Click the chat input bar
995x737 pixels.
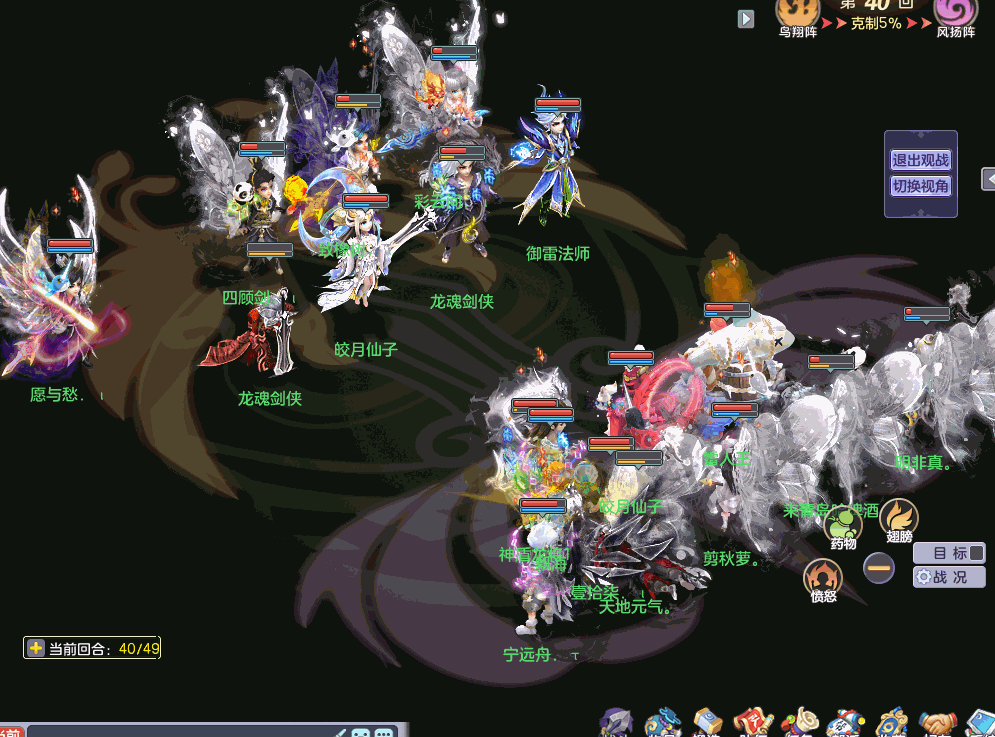point(180,731)
